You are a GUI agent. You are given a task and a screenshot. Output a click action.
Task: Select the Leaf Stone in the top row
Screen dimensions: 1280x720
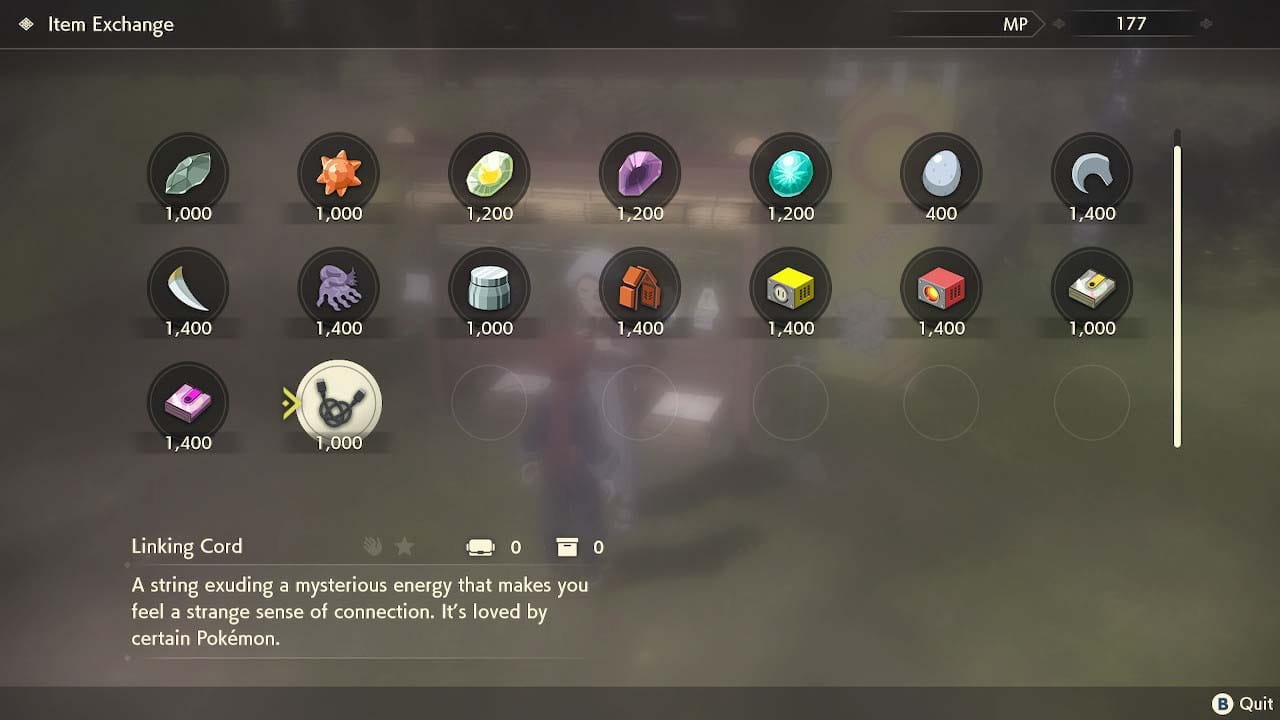tap(188, 175)
